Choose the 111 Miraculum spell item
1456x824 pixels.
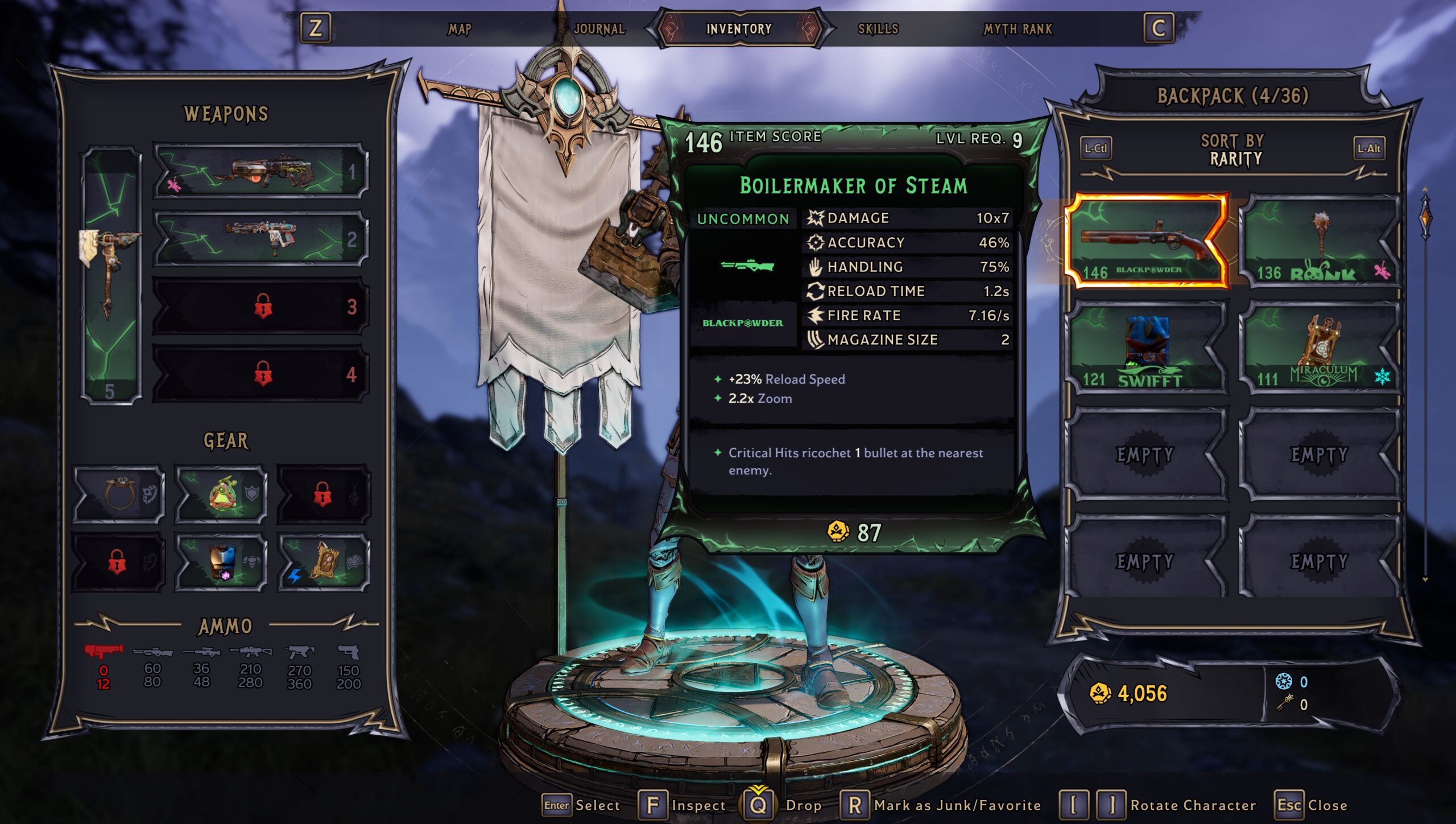click(x=1321, y=348)
